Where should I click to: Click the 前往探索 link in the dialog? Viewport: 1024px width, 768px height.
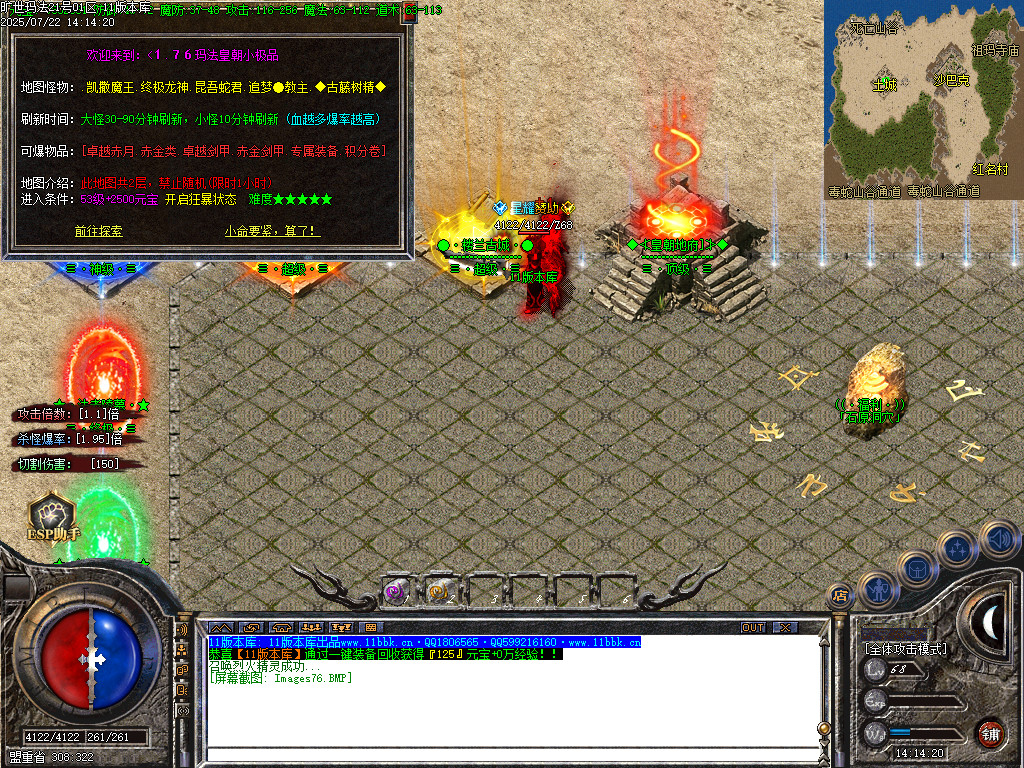(98, 231)
